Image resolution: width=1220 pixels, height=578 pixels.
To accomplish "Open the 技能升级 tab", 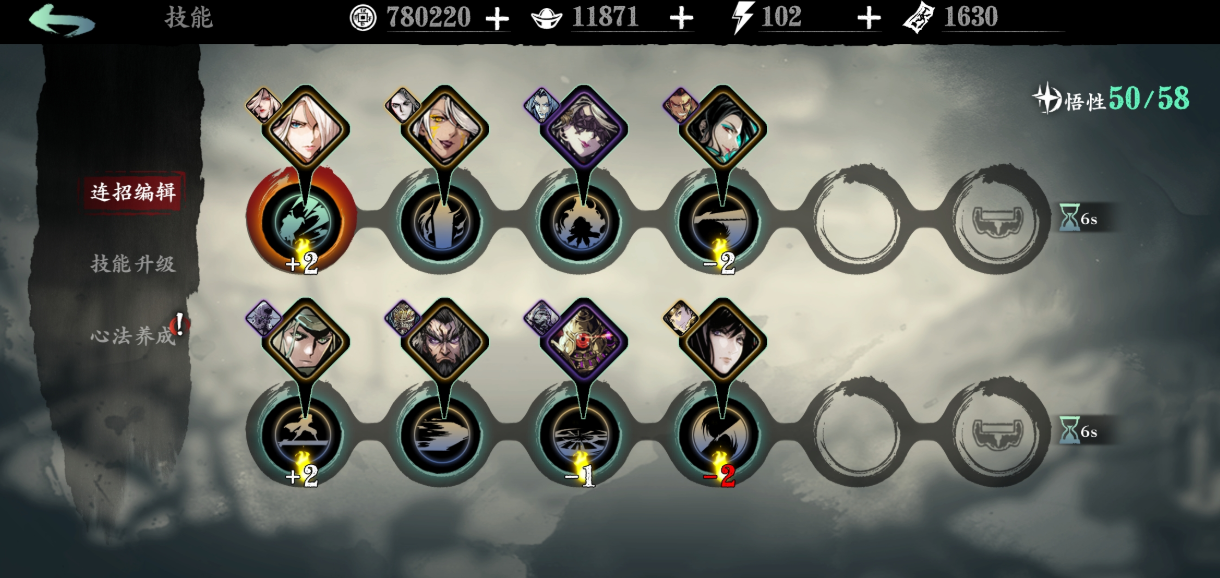I will tap(133, 264).
